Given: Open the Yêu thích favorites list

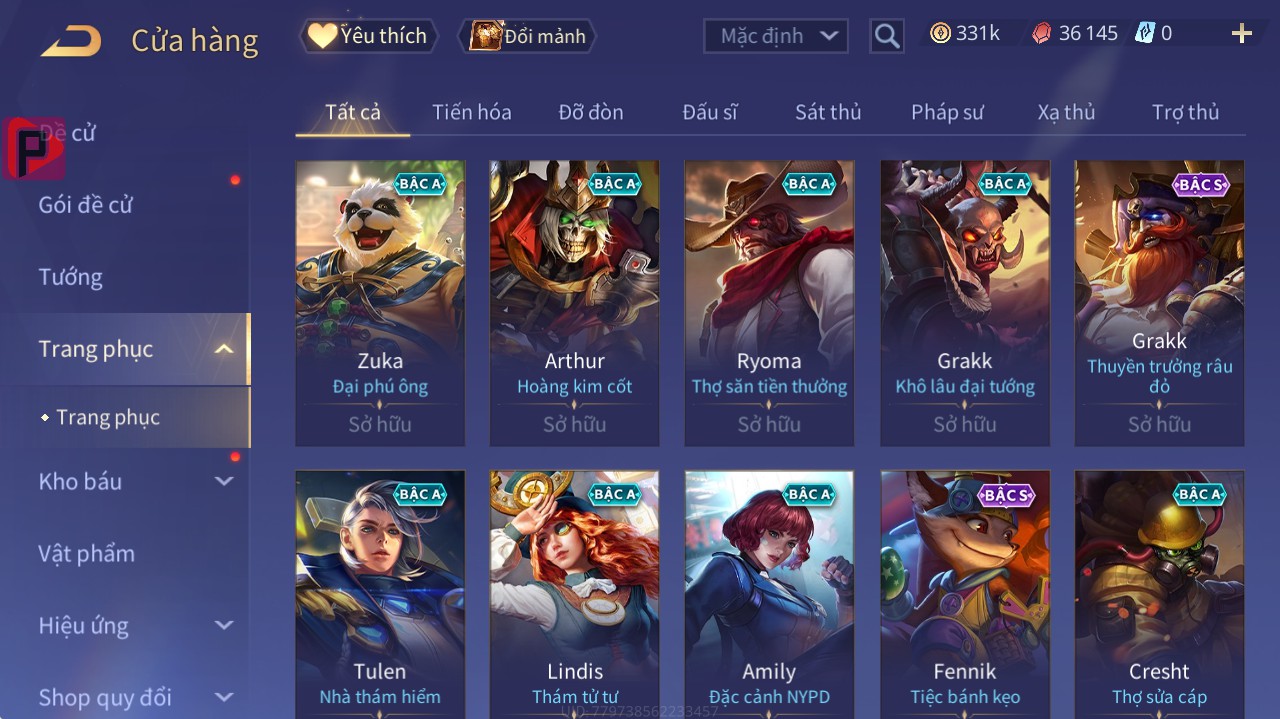Looking at the screenshot, I should (x=369, y=36).
